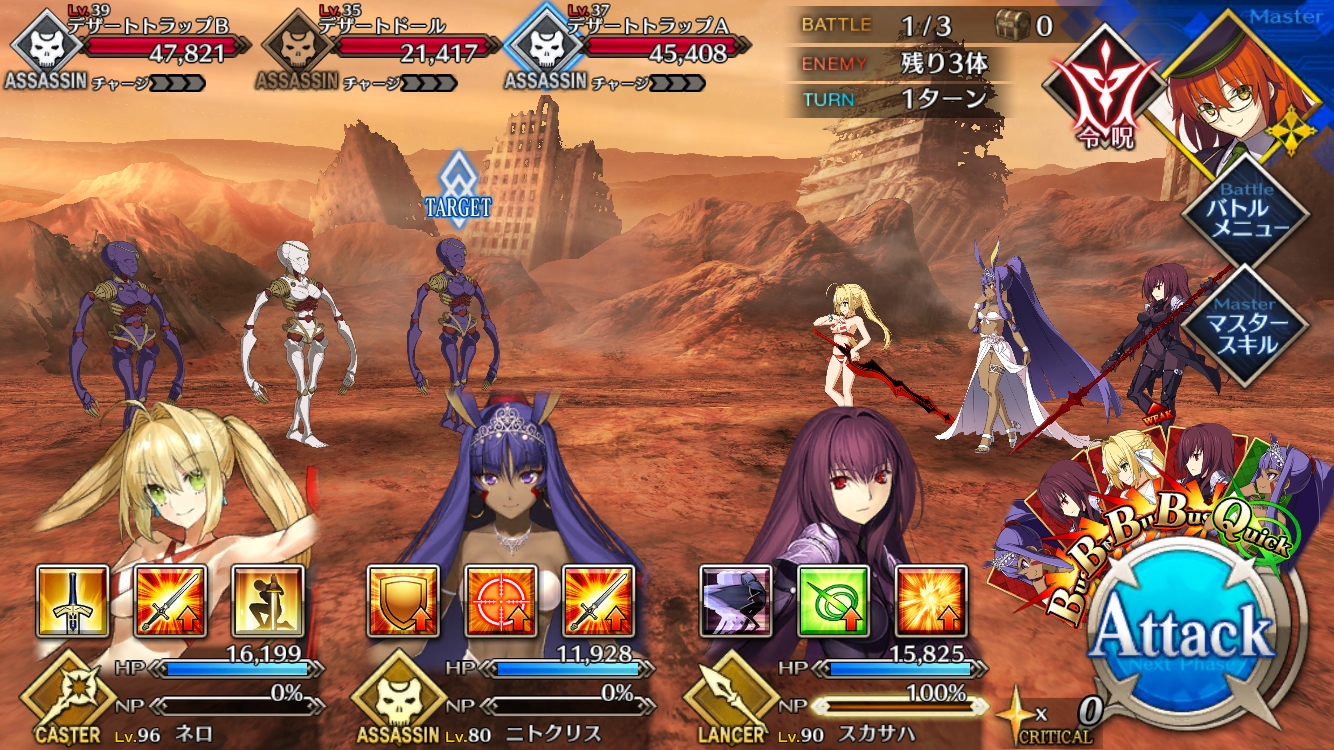Activate Scathach's orange burst skill
Viewport: 1334px width, 750px height.
(x=931, y=602)
